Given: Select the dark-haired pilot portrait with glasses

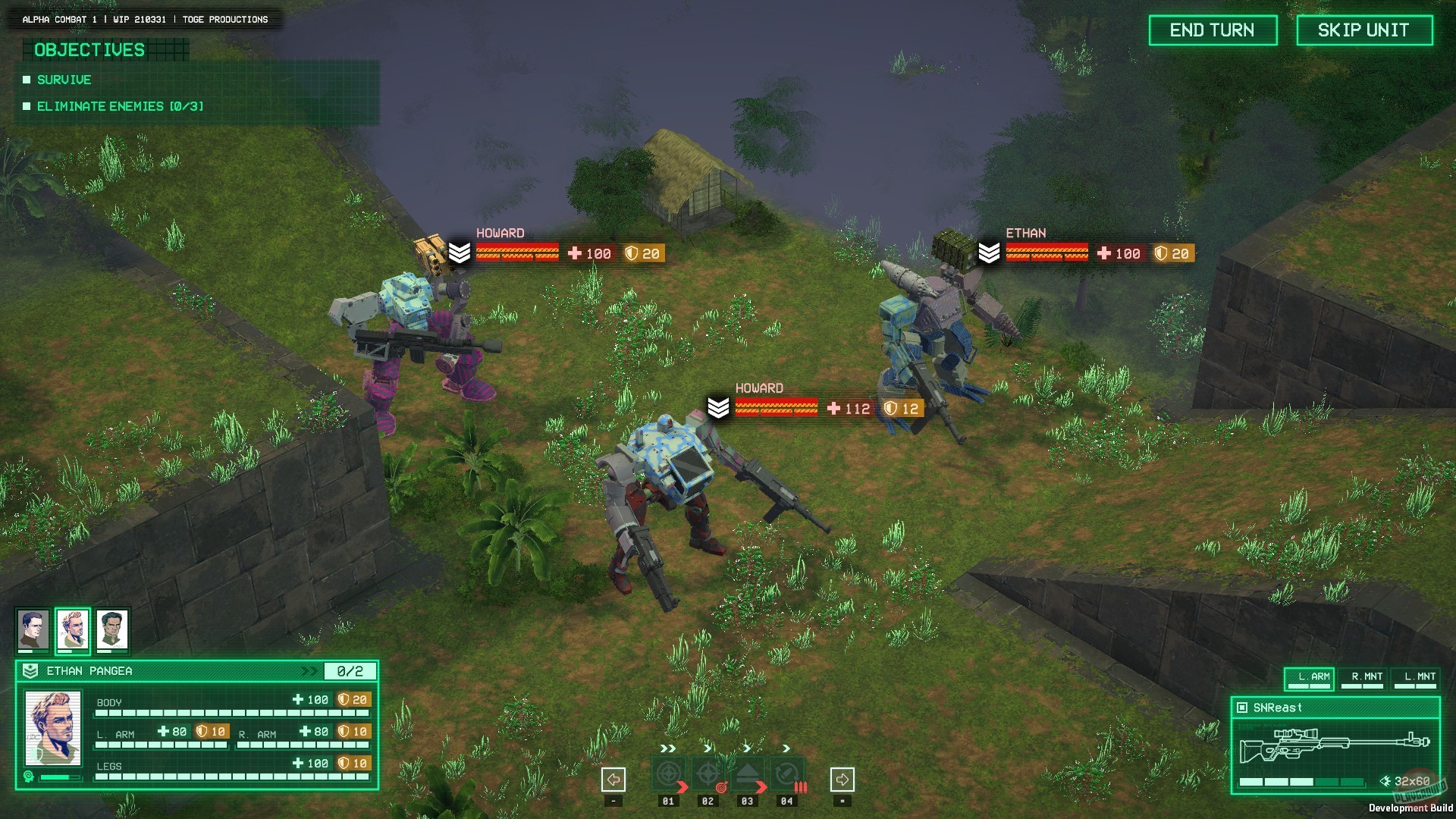Looking at the screenshot, I should (x=33, y=629).
